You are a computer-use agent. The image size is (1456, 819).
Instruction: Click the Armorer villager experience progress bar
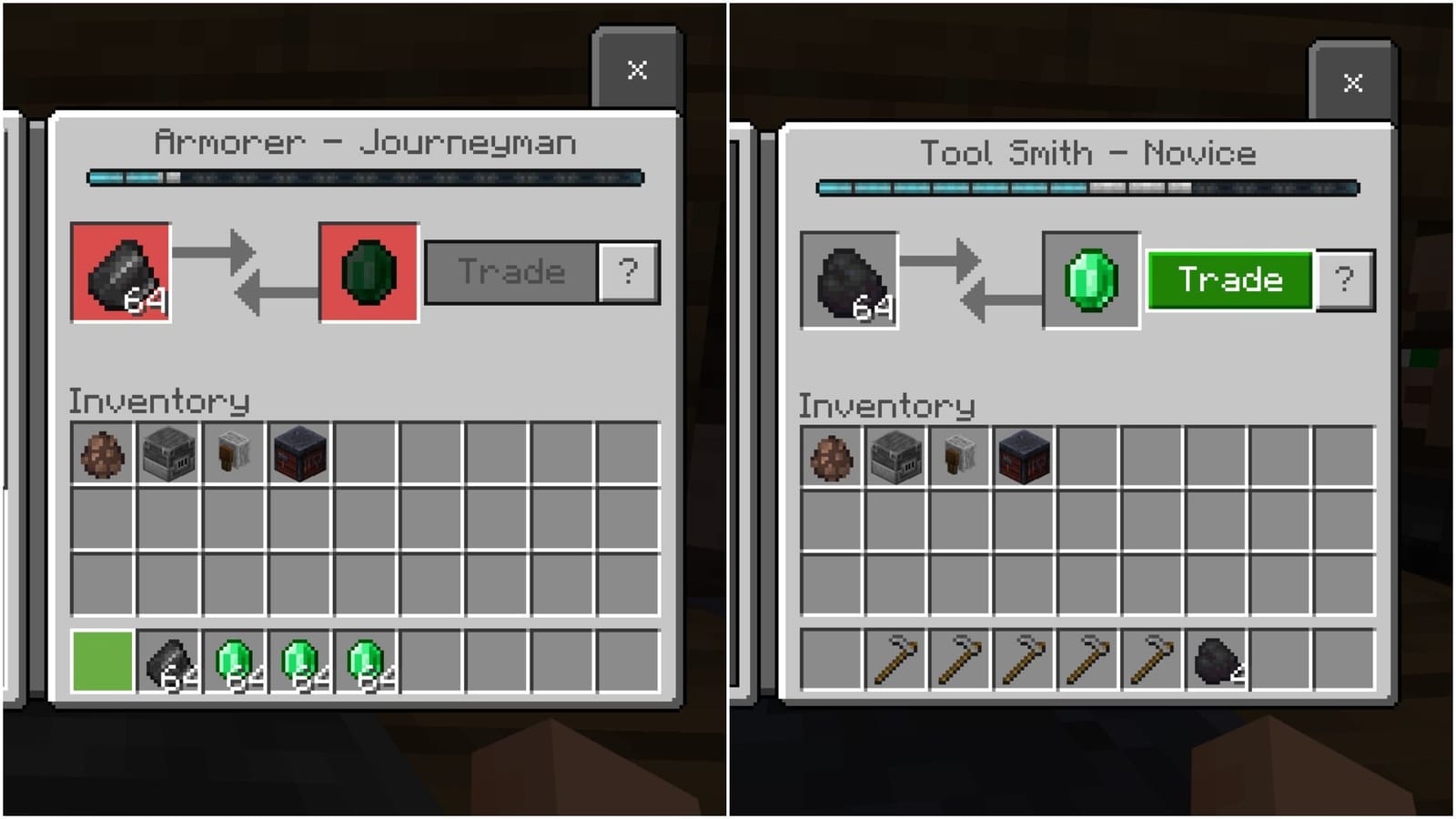click(364, 179)
